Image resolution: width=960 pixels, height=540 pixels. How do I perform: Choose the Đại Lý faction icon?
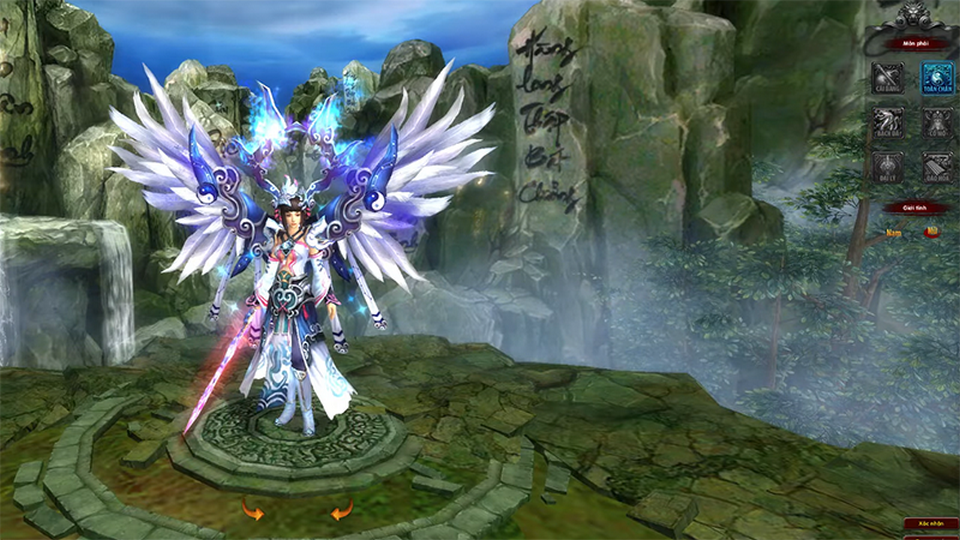pyautogui.click(x=887, y=166)
